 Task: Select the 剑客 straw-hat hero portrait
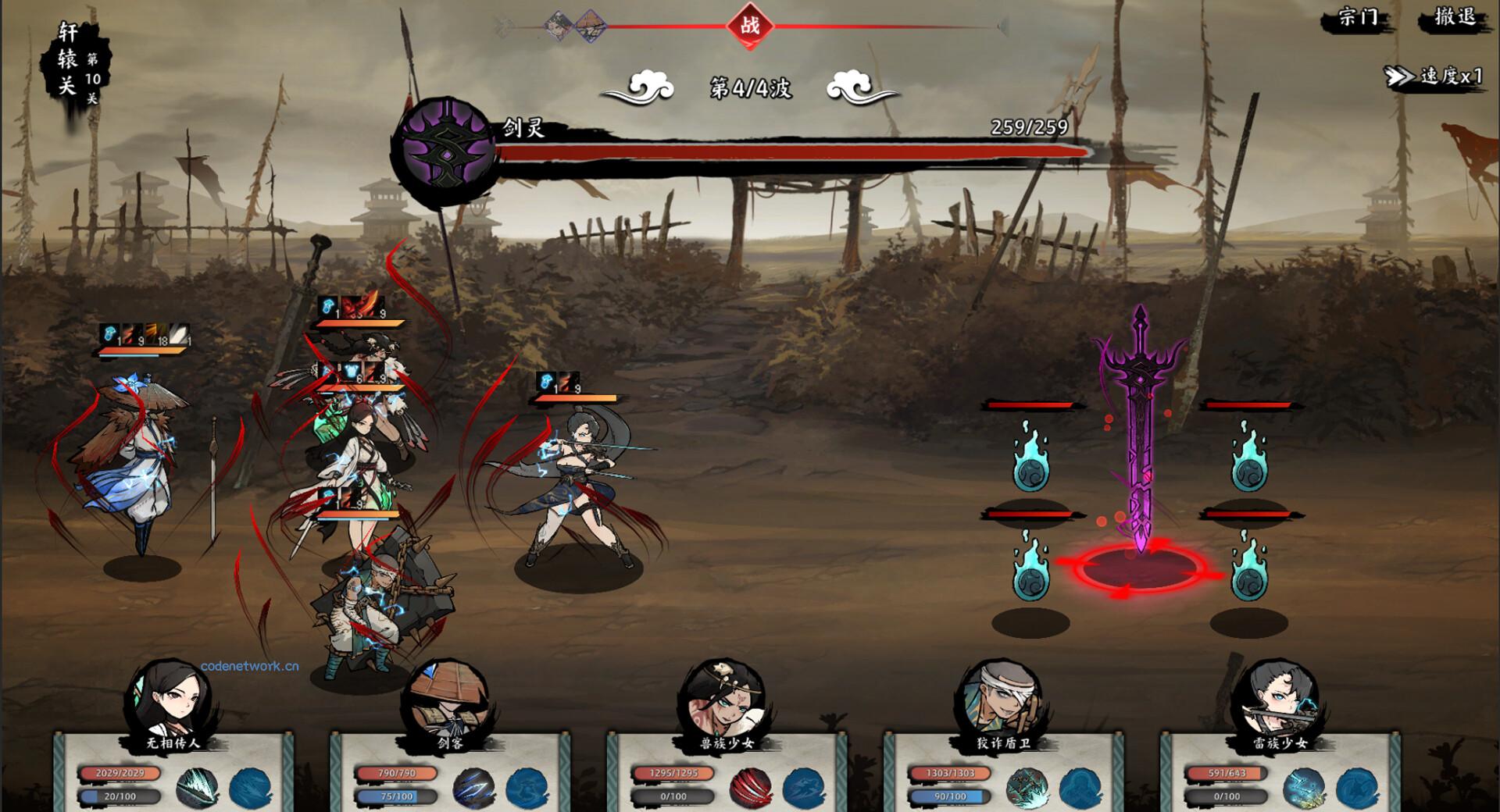click(447, 699)
